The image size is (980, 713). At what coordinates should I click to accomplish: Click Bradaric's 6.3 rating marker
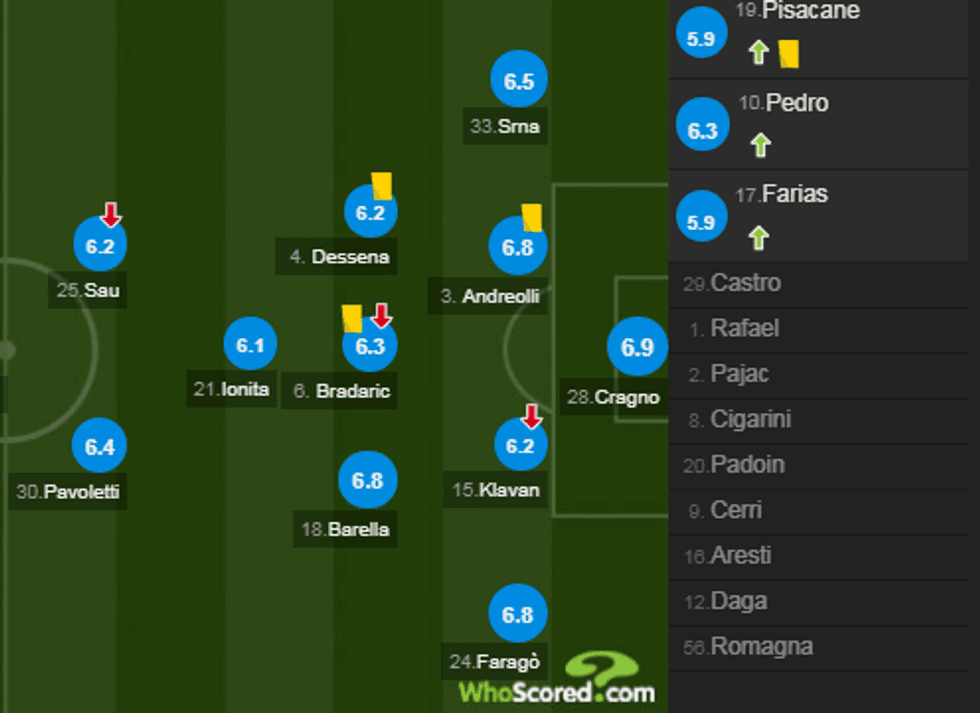[370, 347]
